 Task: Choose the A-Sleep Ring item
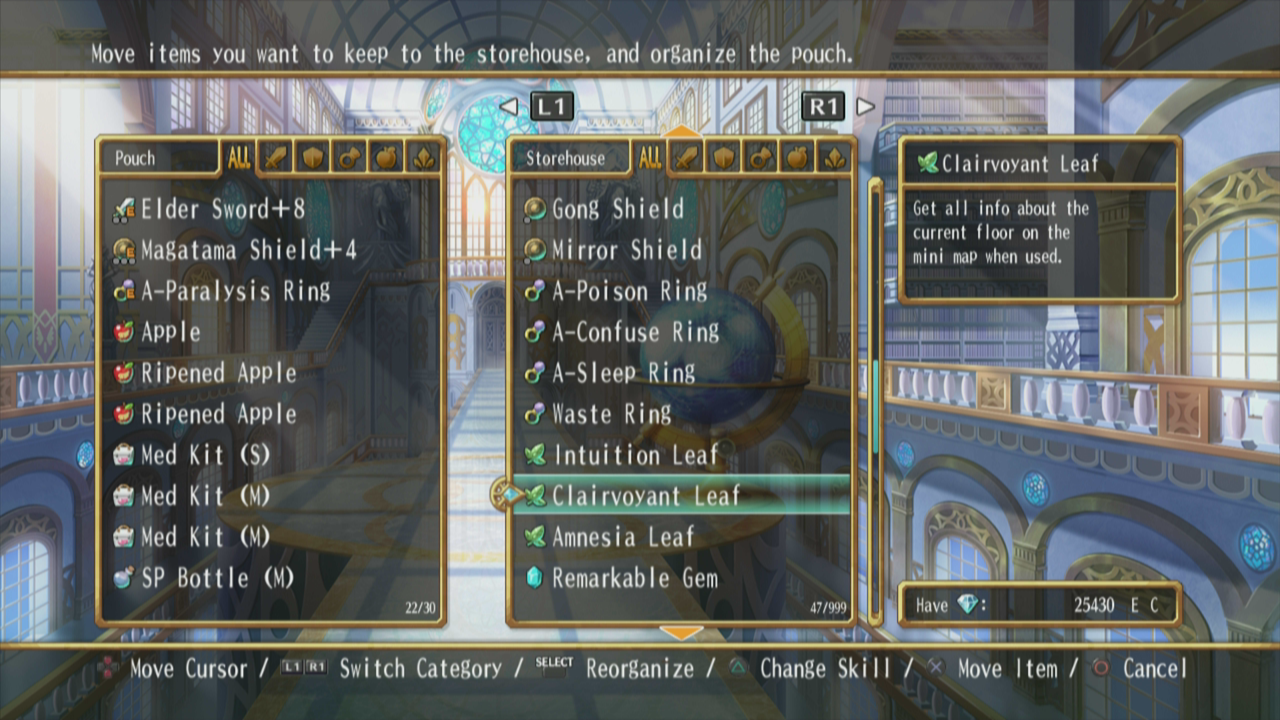click(x=623, y=373)
